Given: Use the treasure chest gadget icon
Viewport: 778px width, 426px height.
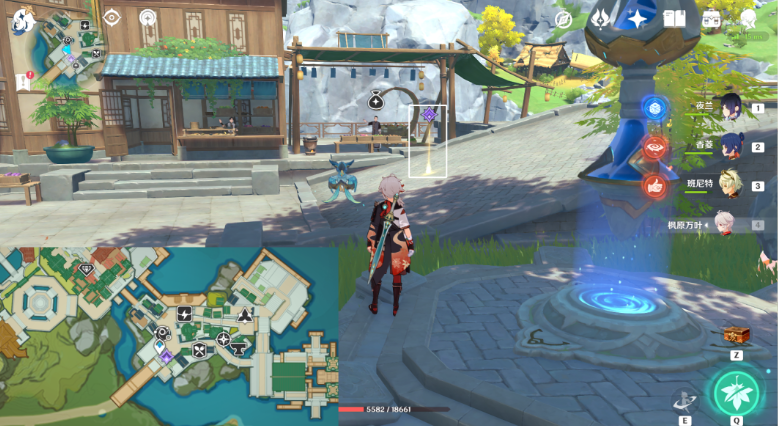Looking at the screenshot, I should 735,335.
